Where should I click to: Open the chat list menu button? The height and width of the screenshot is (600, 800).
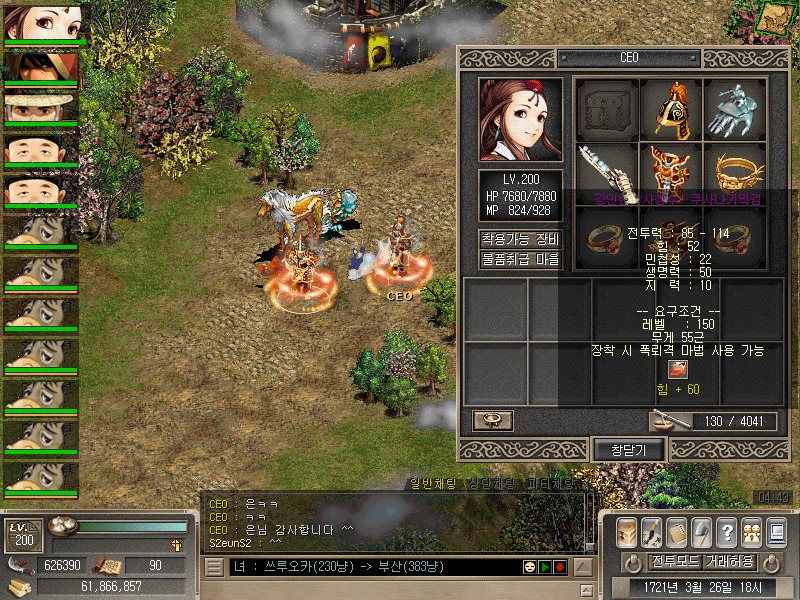(214, 567)
